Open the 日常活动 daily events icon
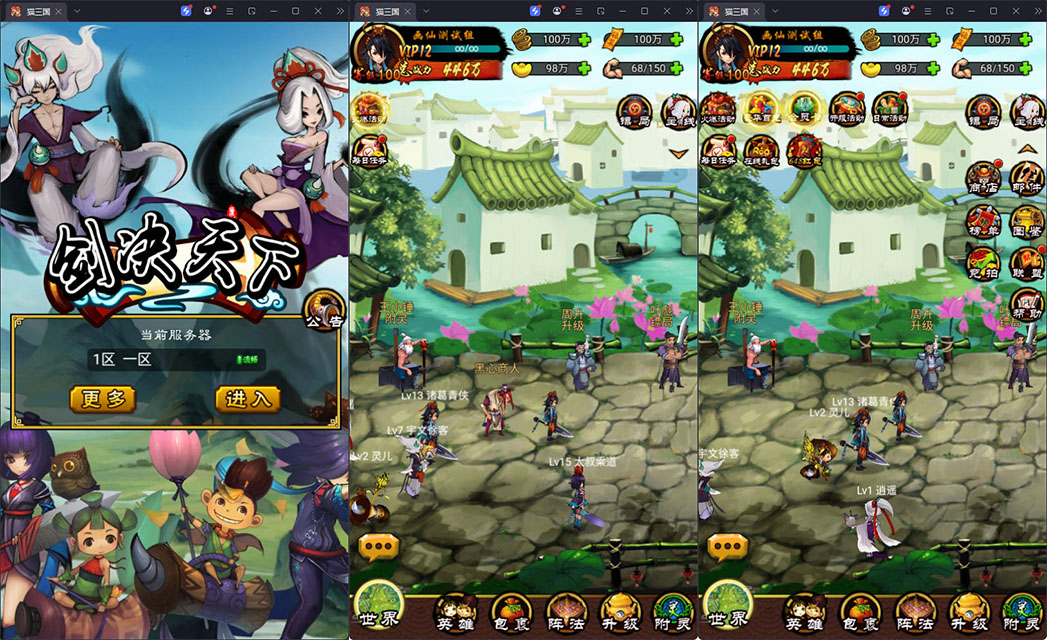Image resolution: width=1047 pixels, height=640 pixels. click(x=889, y=109)
